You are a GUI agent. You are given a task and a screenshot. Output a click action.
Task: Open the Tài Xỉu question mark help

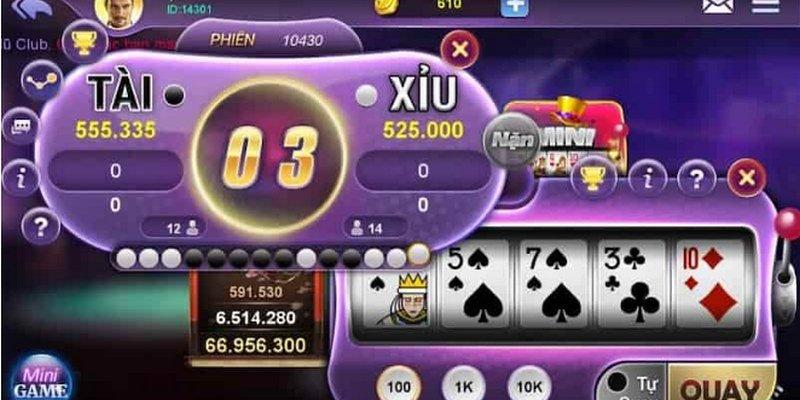pos(41,226)
